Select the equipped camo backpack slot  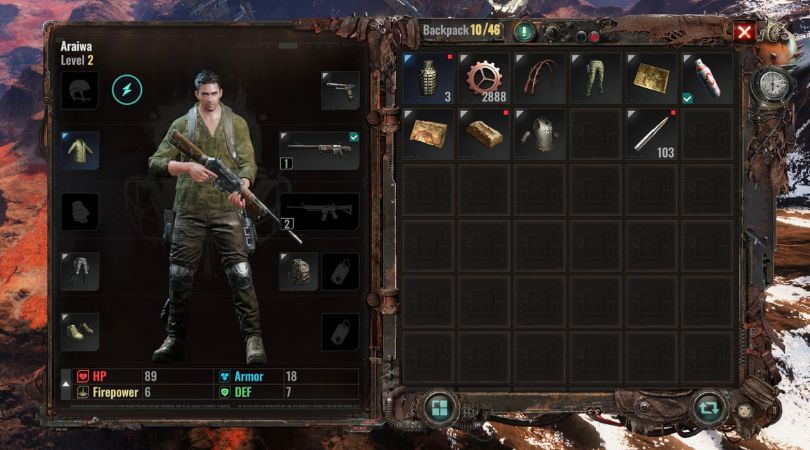[x=299, y=271]
